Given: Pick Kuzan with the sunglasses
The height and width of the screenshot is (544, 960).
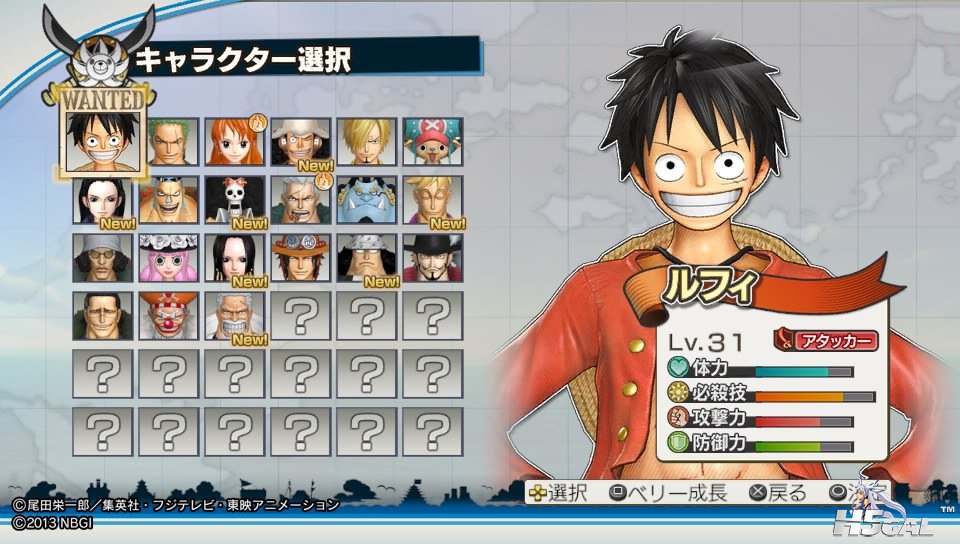Looking at the screenshot, I should click(x=104, y=258).
